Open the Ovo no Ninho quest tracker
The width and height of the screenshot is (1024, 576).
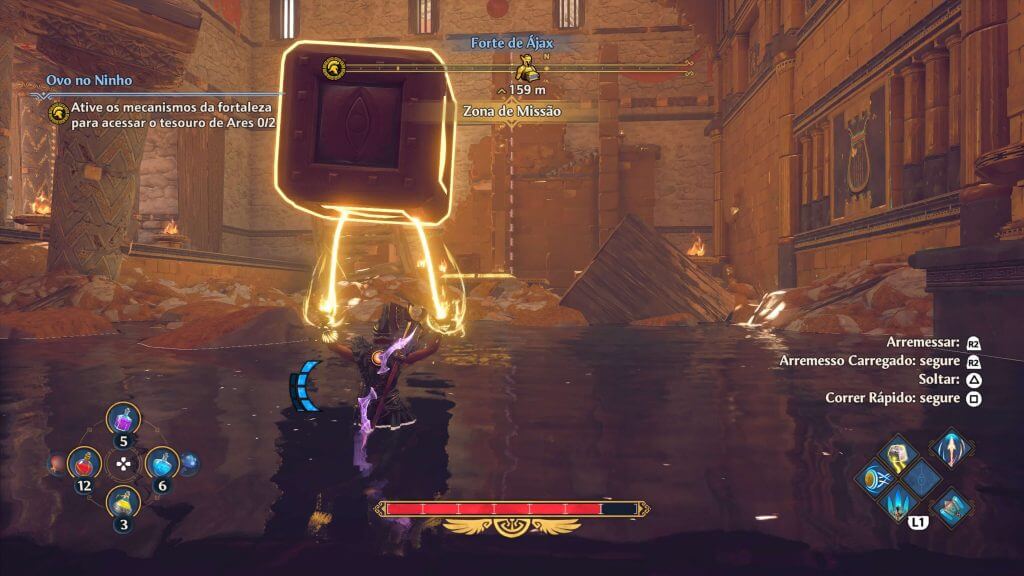click(x=89, y=81)
